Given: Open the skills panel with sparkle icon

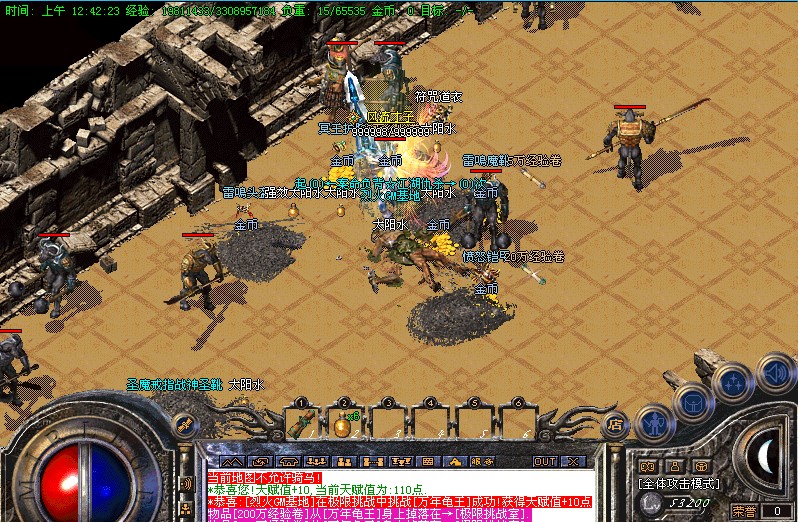Looking at the screenshot, I should pos(735,380).
